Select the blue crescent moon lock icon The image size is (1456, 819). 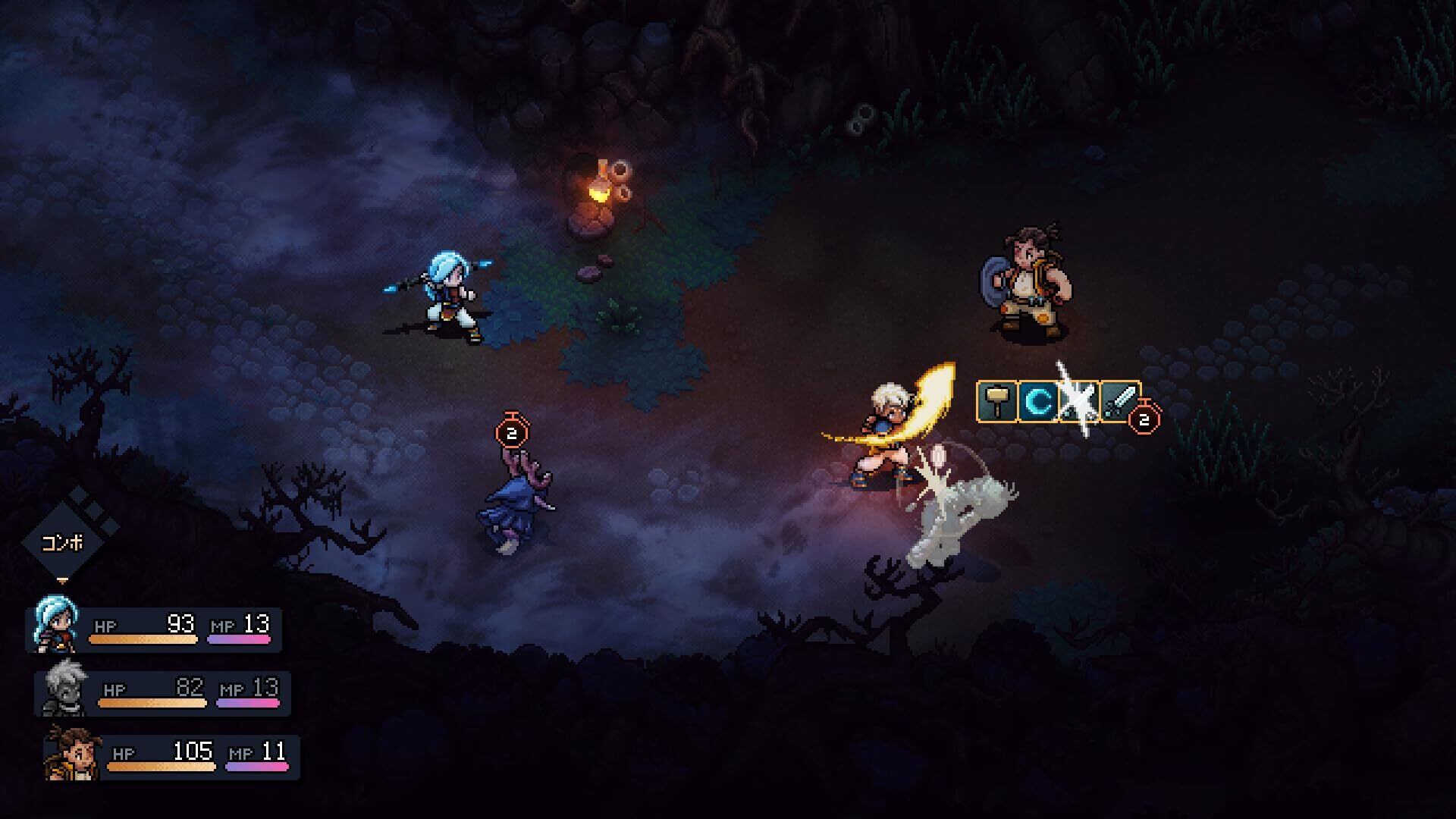(1039, 402)
